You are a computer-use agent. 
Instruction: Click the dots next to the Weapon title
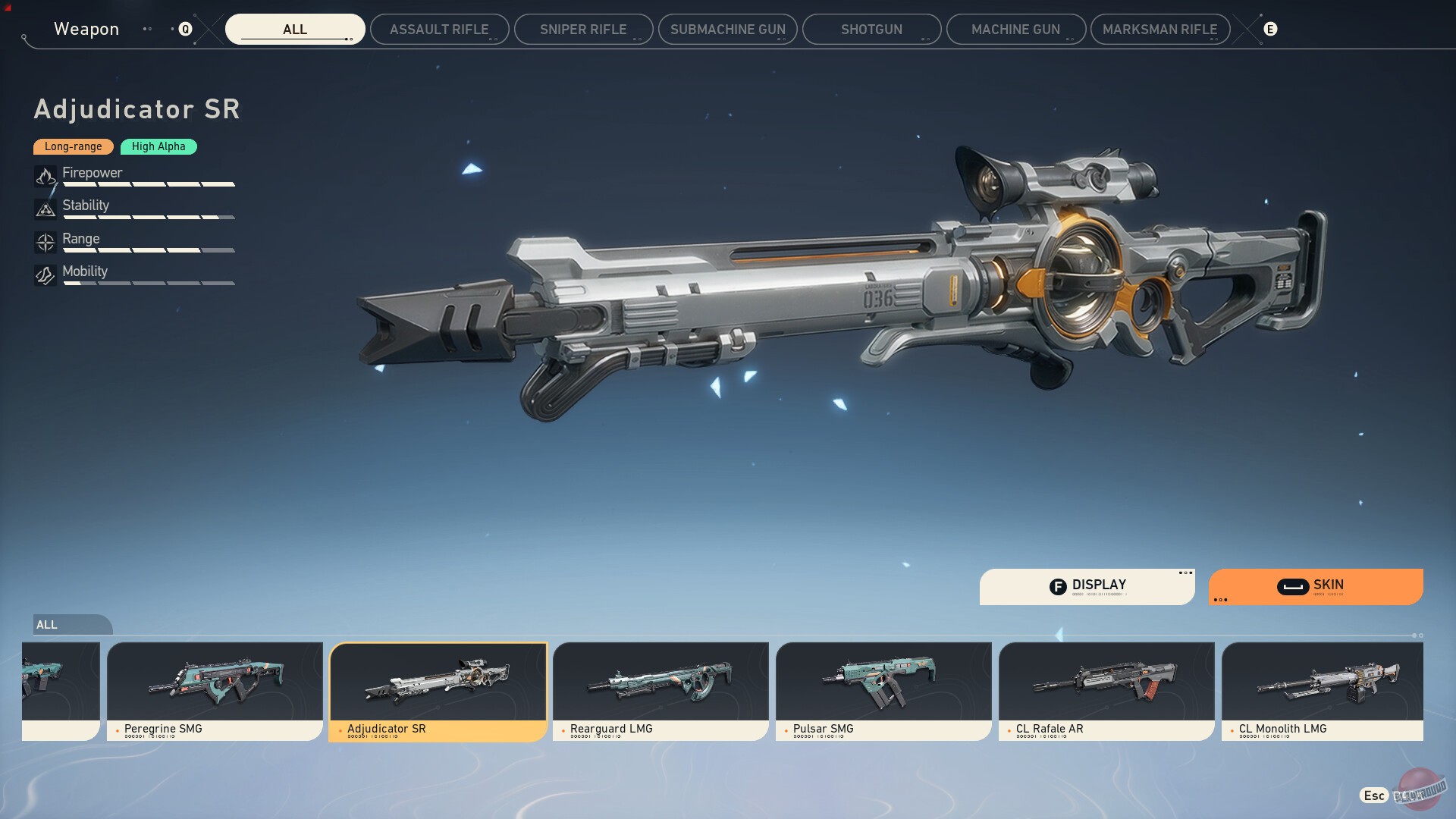149,29
